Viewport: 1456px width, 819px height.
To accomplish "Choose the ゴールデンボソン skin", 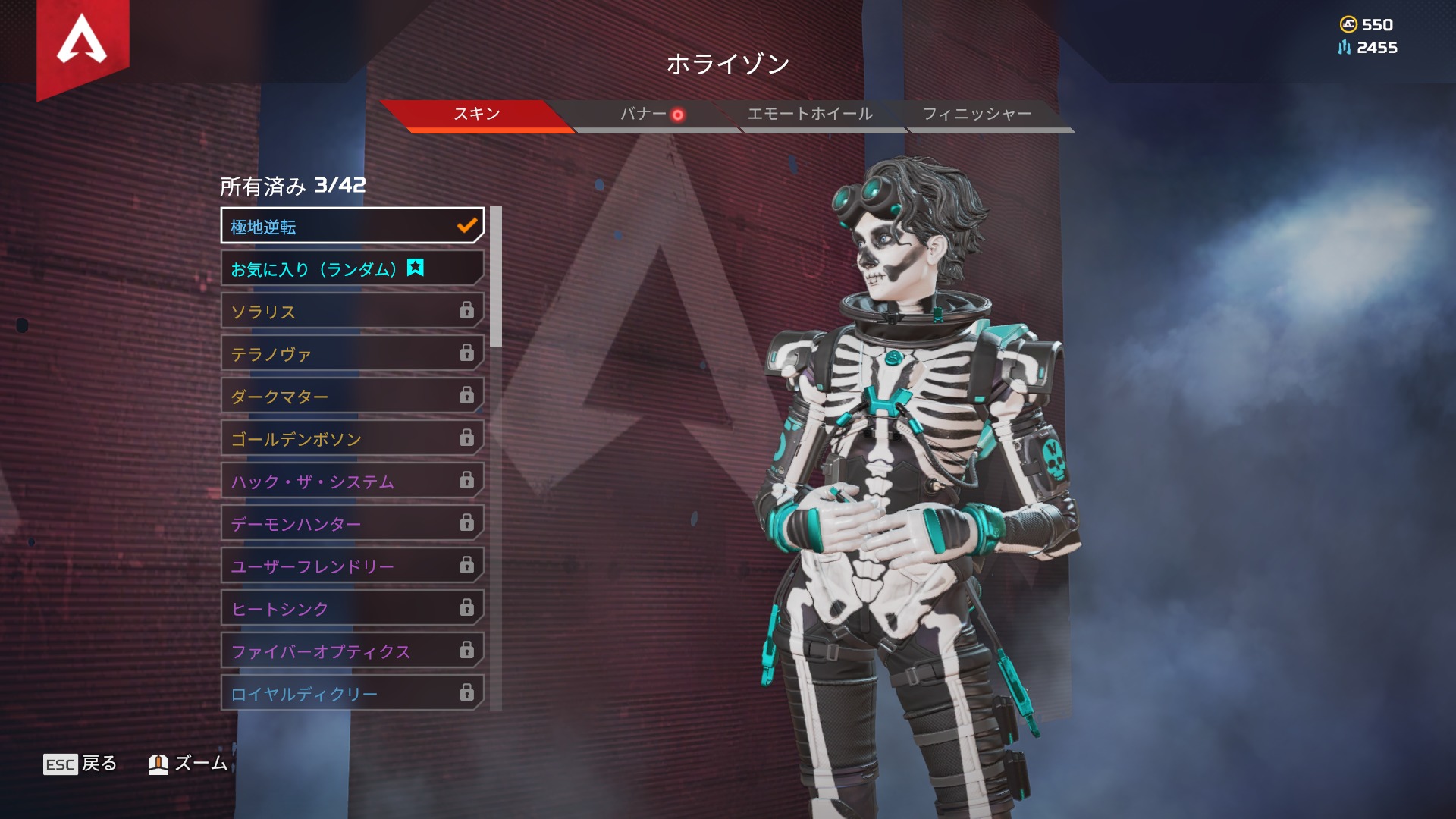I will 352,438.
